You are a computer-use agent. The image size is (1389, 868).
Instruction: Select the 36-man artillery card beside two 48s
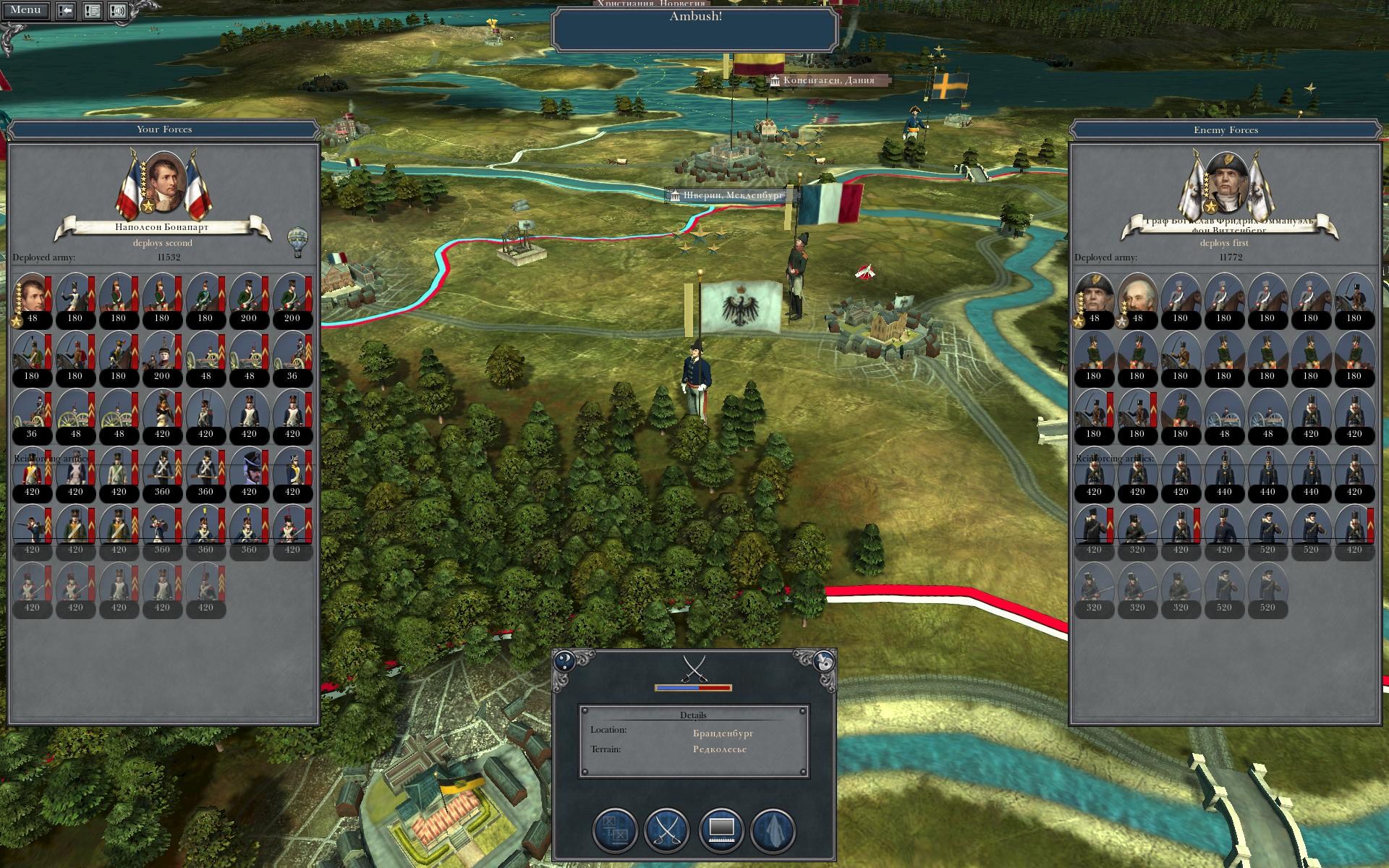click(x=292, y=357)
